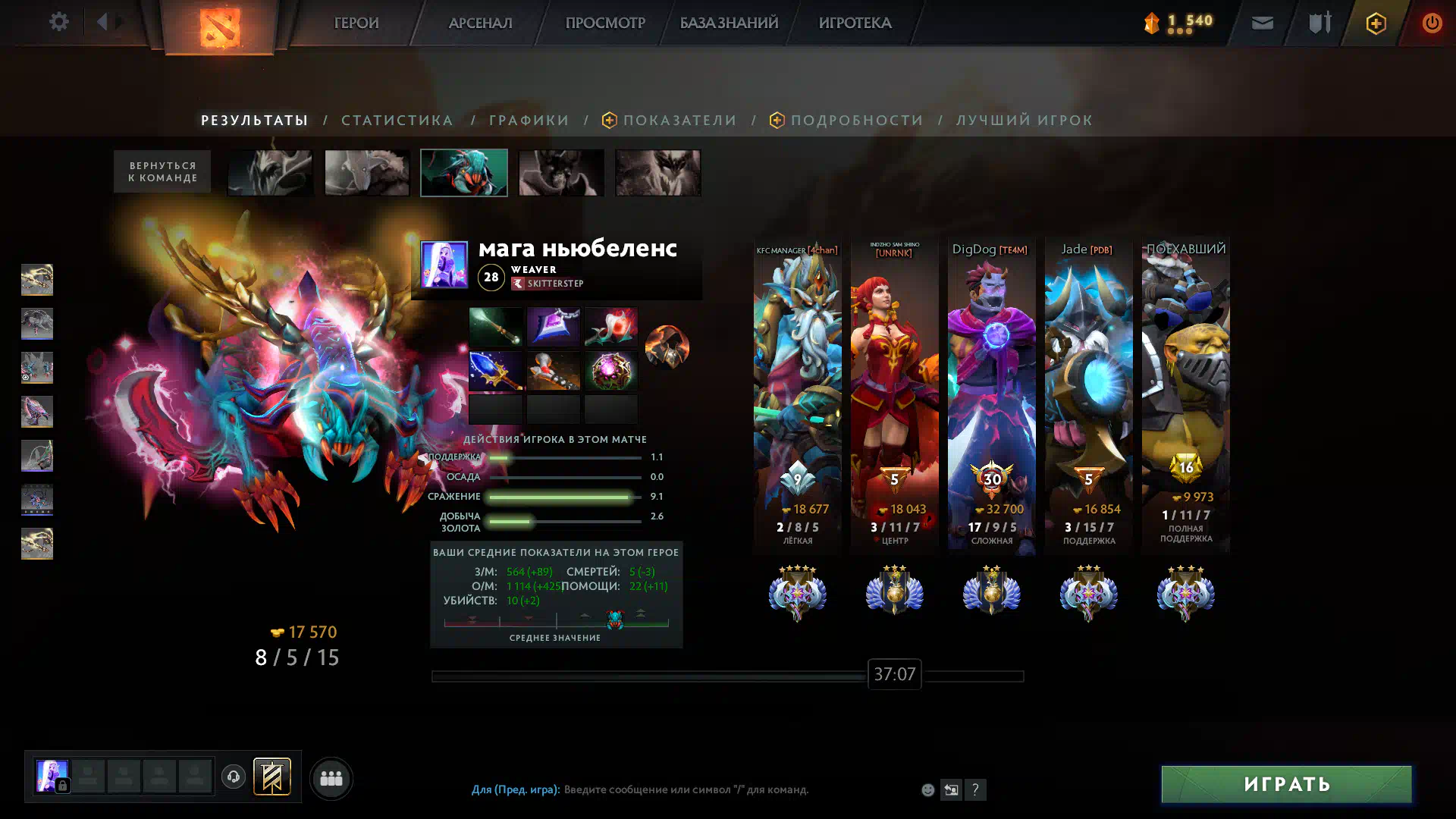Open settings via the gear icon

tap(58, 22)
